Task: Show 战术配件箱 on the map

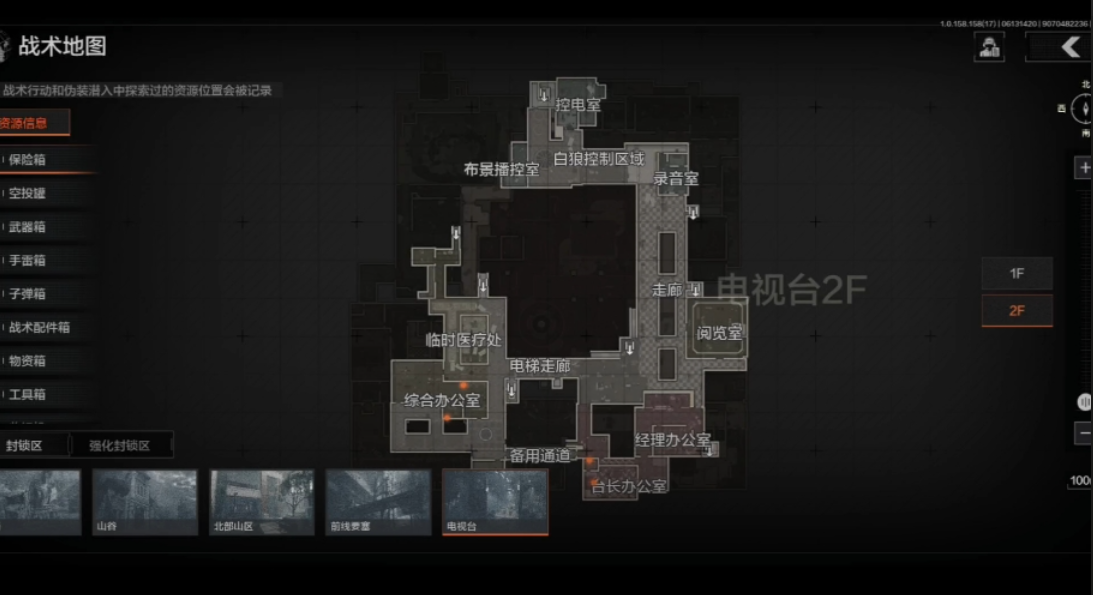Action: tap(40, 327)
